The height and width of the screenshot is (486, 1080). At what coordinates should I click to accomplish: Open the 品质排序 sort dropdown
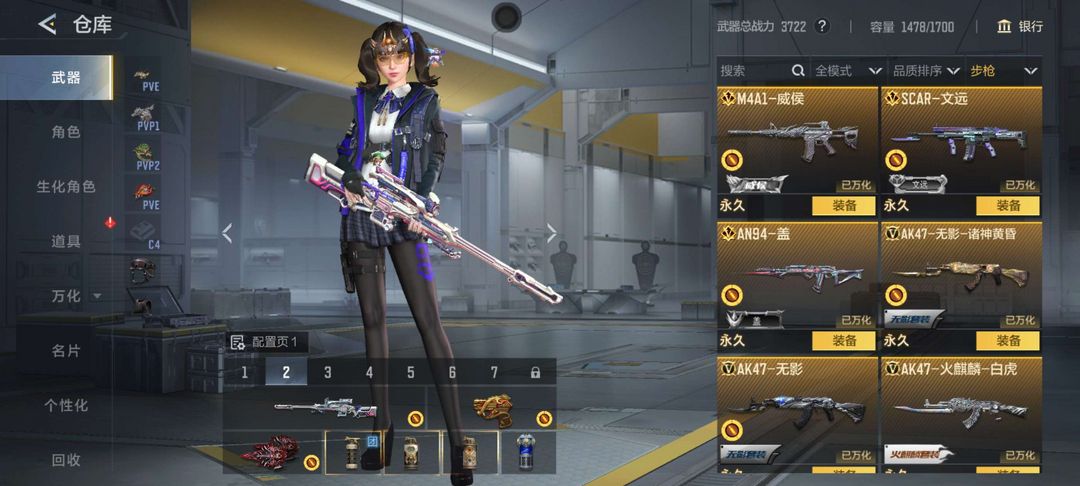(x=922, y=71)
